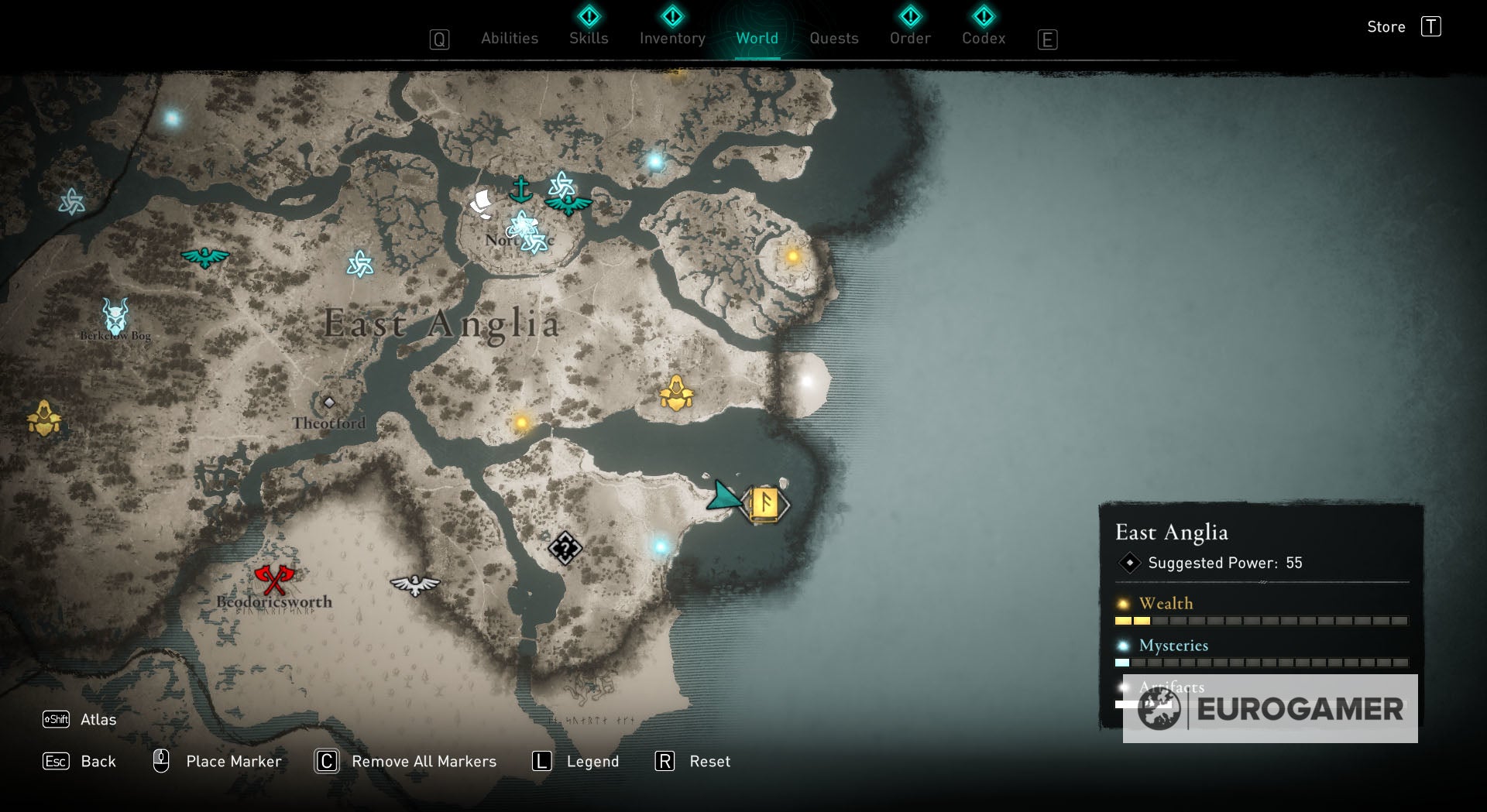Show the Quests tab
Image resolution: width=1487 pixels, height=812 pixels.
click(833, 38)
